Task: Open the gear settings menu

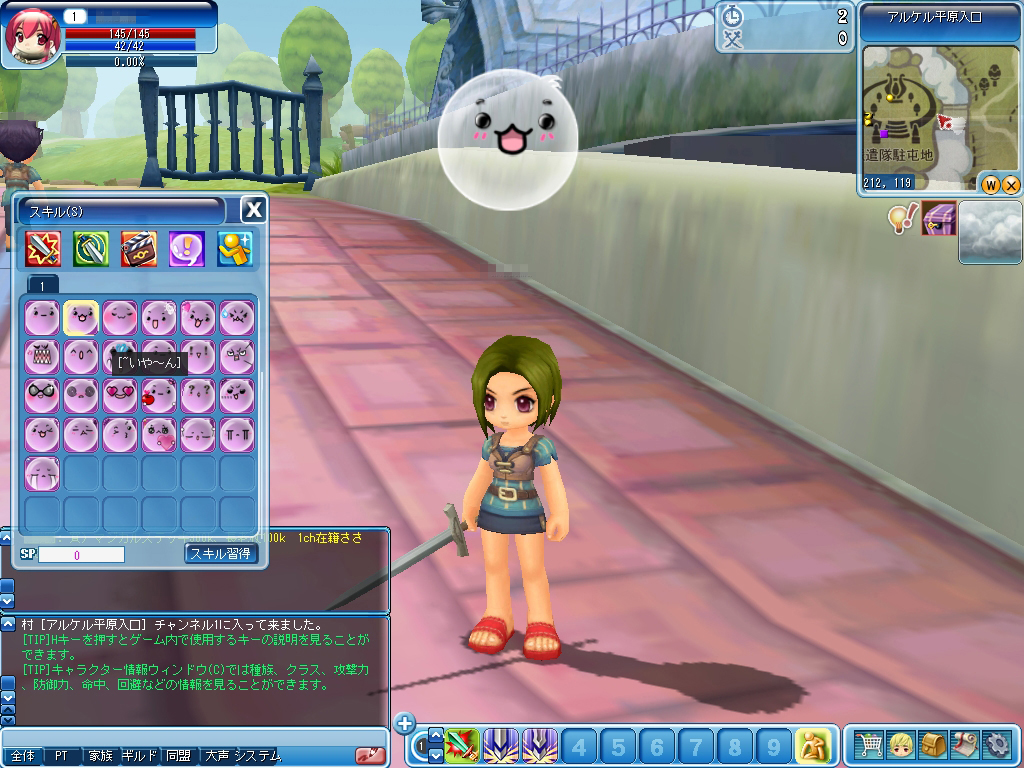Action: 997,745
